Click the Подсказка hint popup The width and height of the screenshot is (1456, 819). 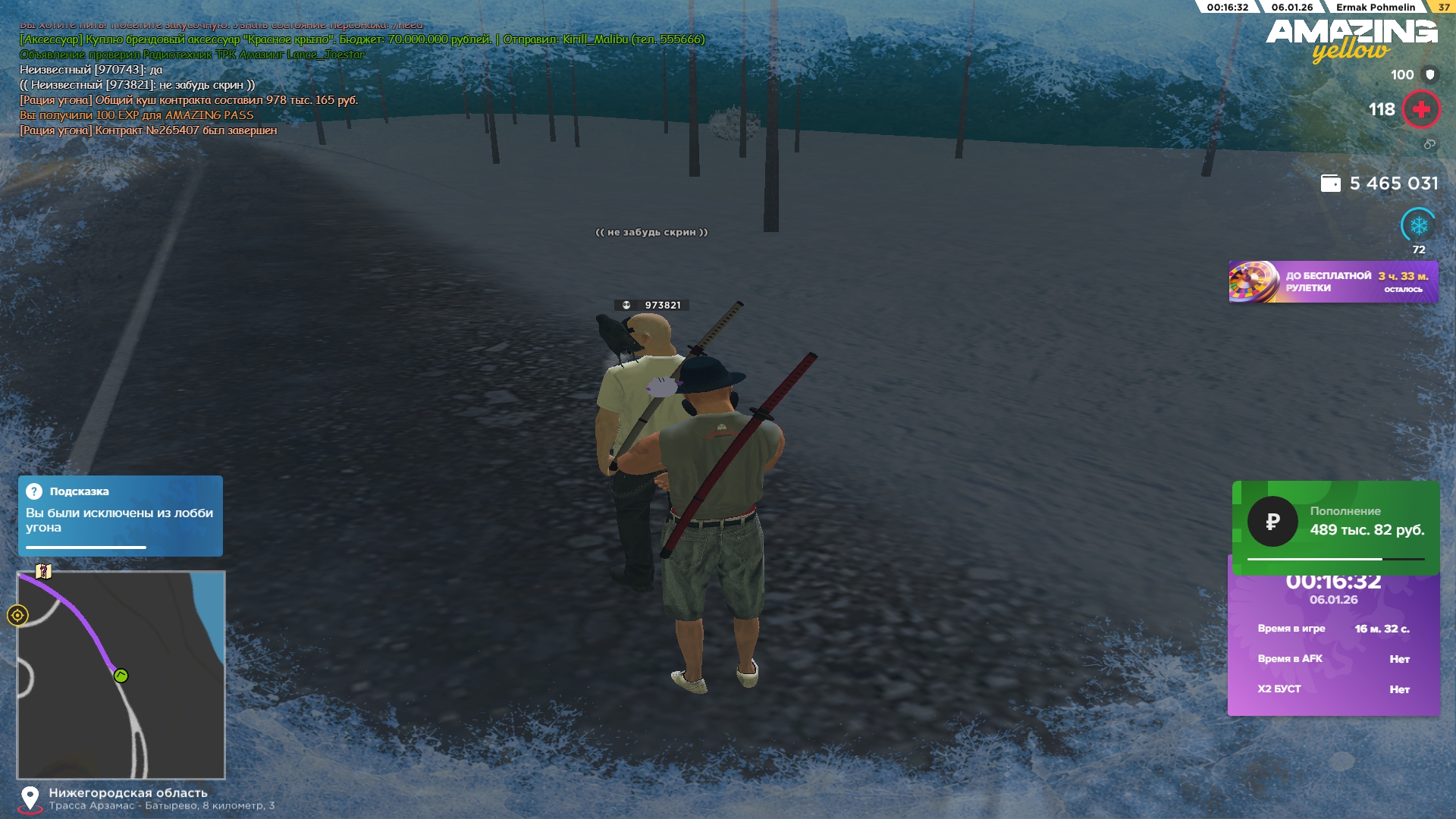120,516
